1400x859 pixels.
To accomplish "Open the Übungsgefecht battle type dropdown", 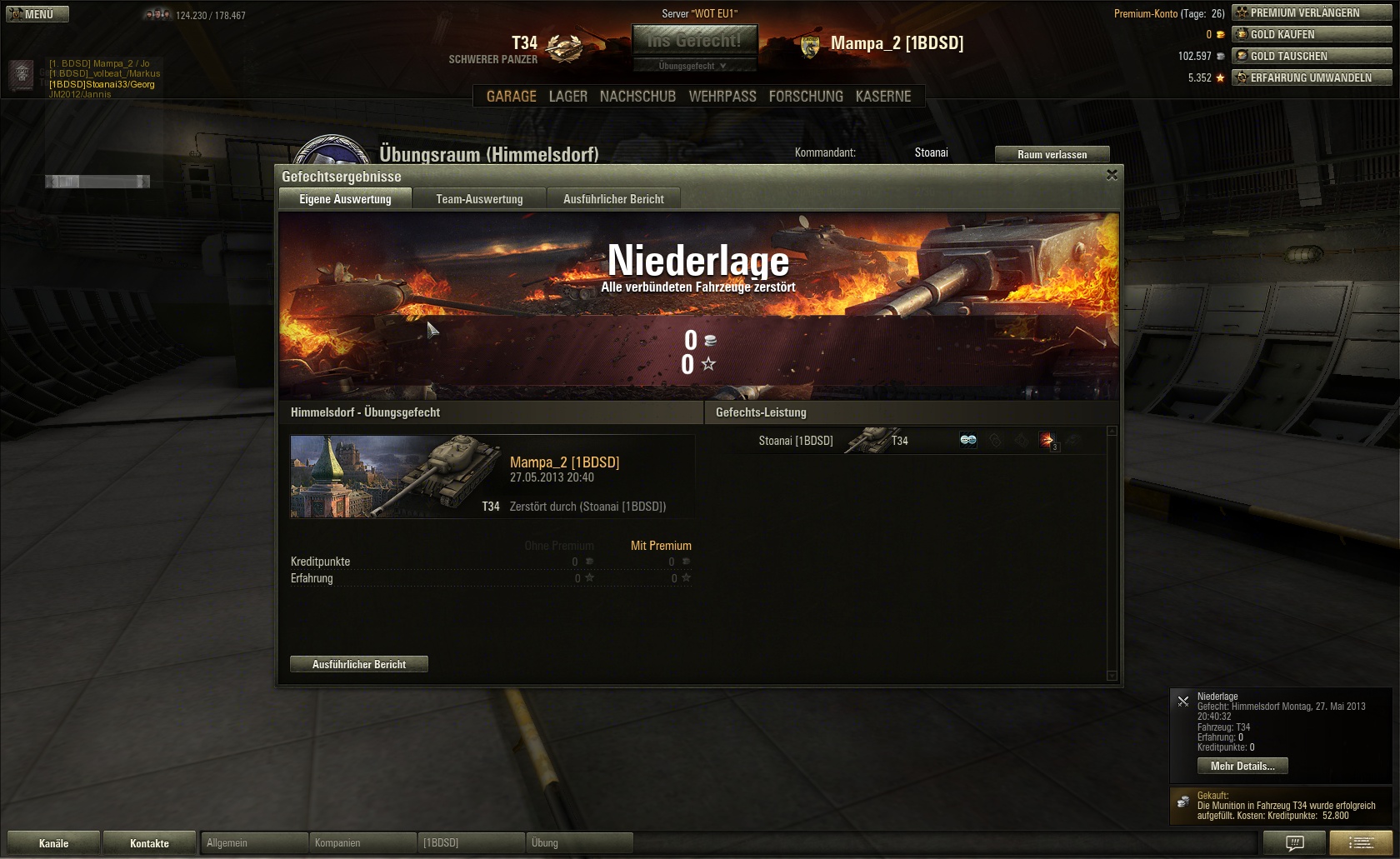I will [693, 66].
